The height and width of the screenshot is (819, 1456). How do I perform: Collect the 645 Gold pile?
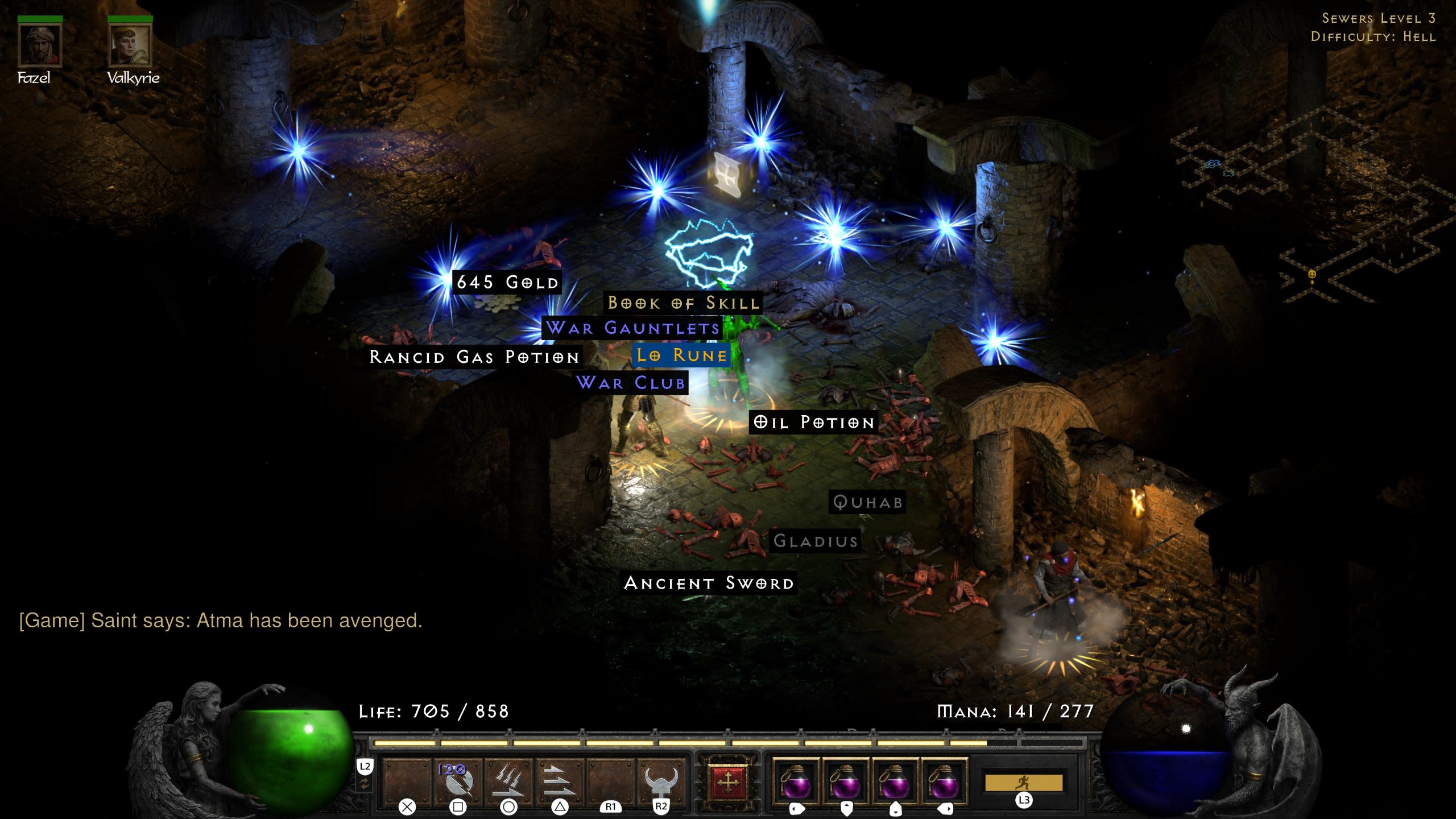506,283
